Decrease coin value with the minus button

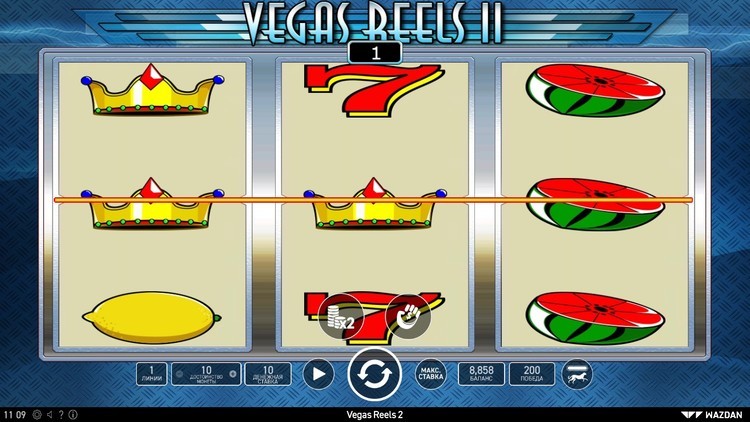(179, 374)
